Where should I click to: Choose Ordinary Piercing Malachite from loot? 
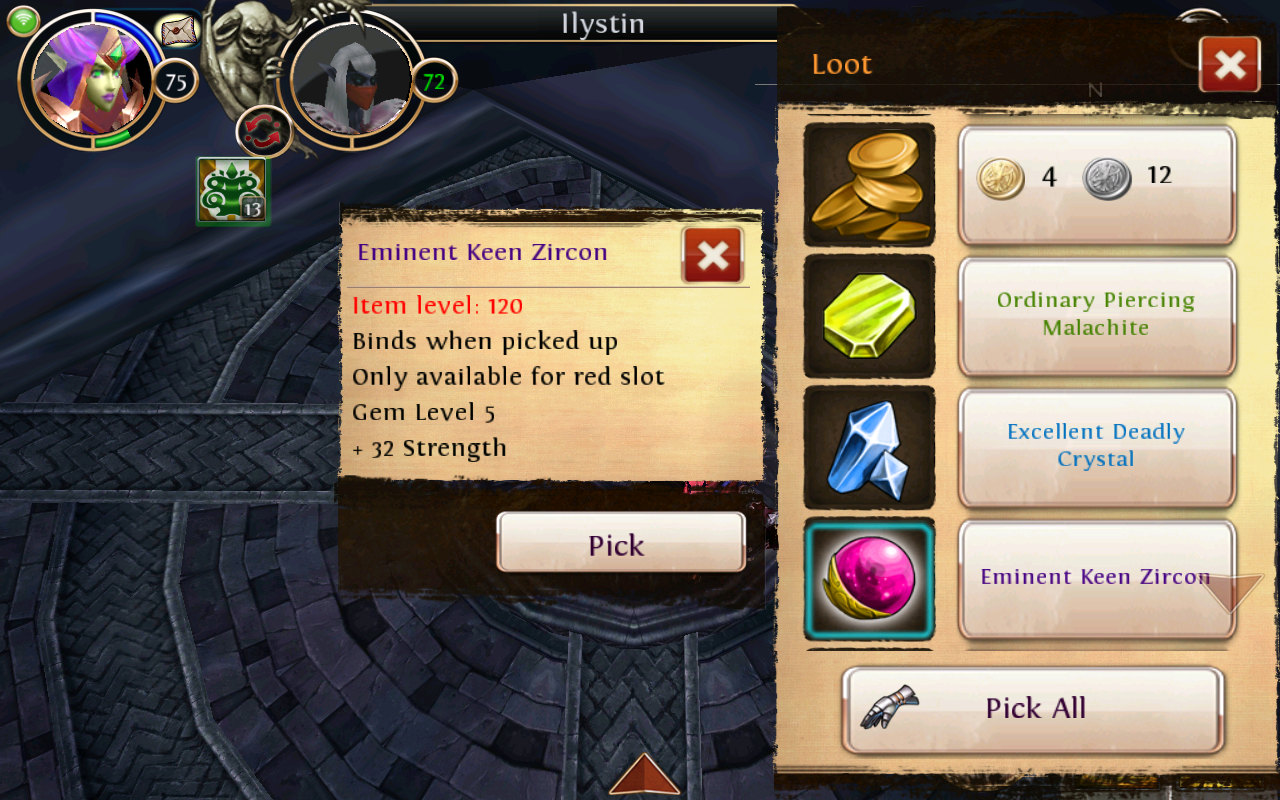point(1096,316)
